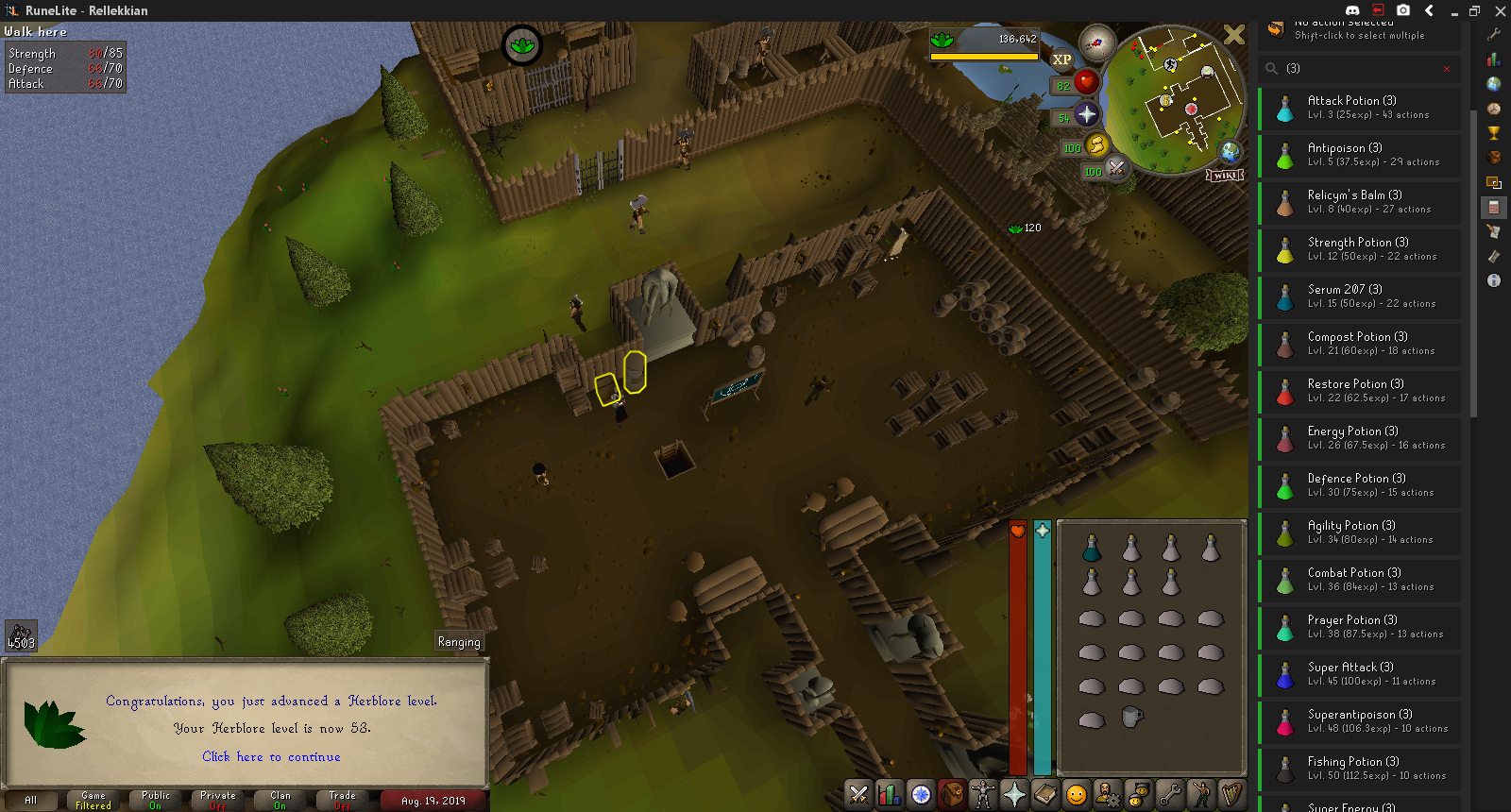Open the Emotes tab with smiley face

click(x=1077, y=795)
